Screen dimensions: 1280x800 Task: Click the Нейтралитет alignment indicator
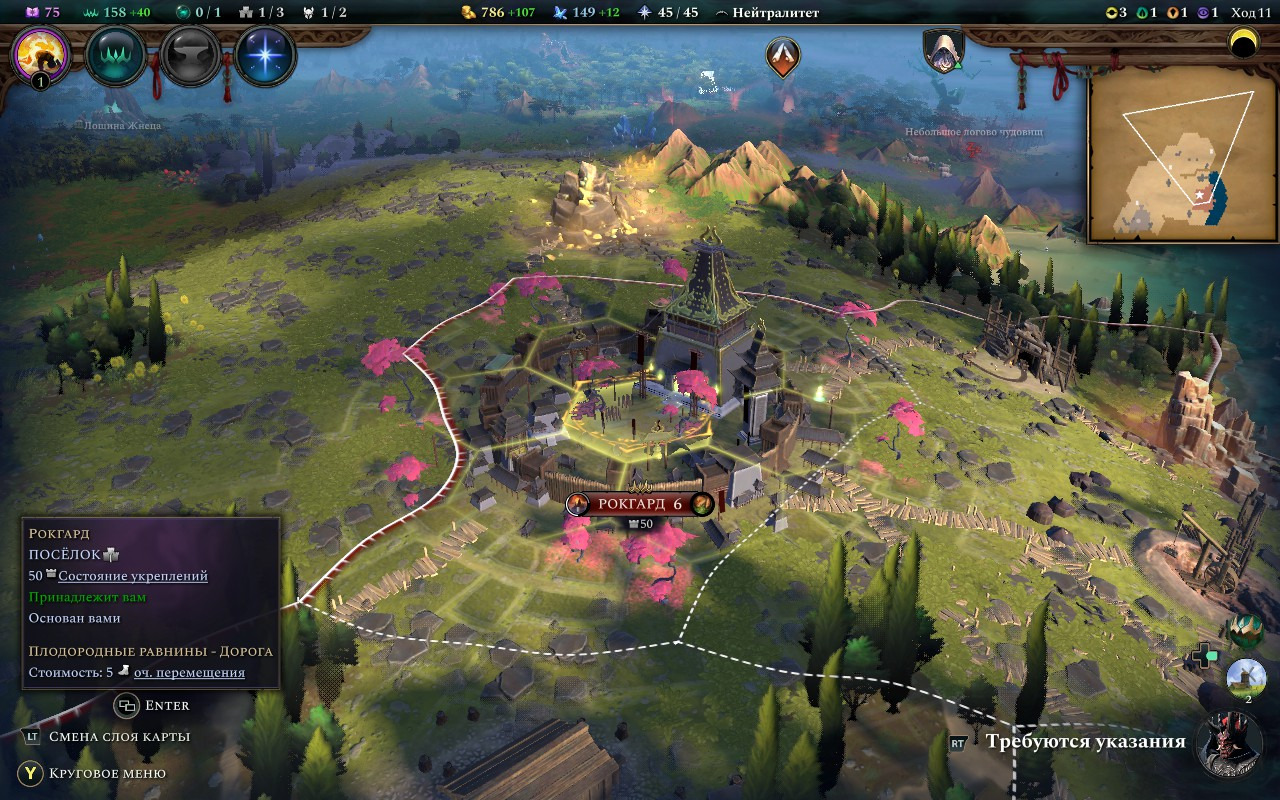click(x=767, y=13)
